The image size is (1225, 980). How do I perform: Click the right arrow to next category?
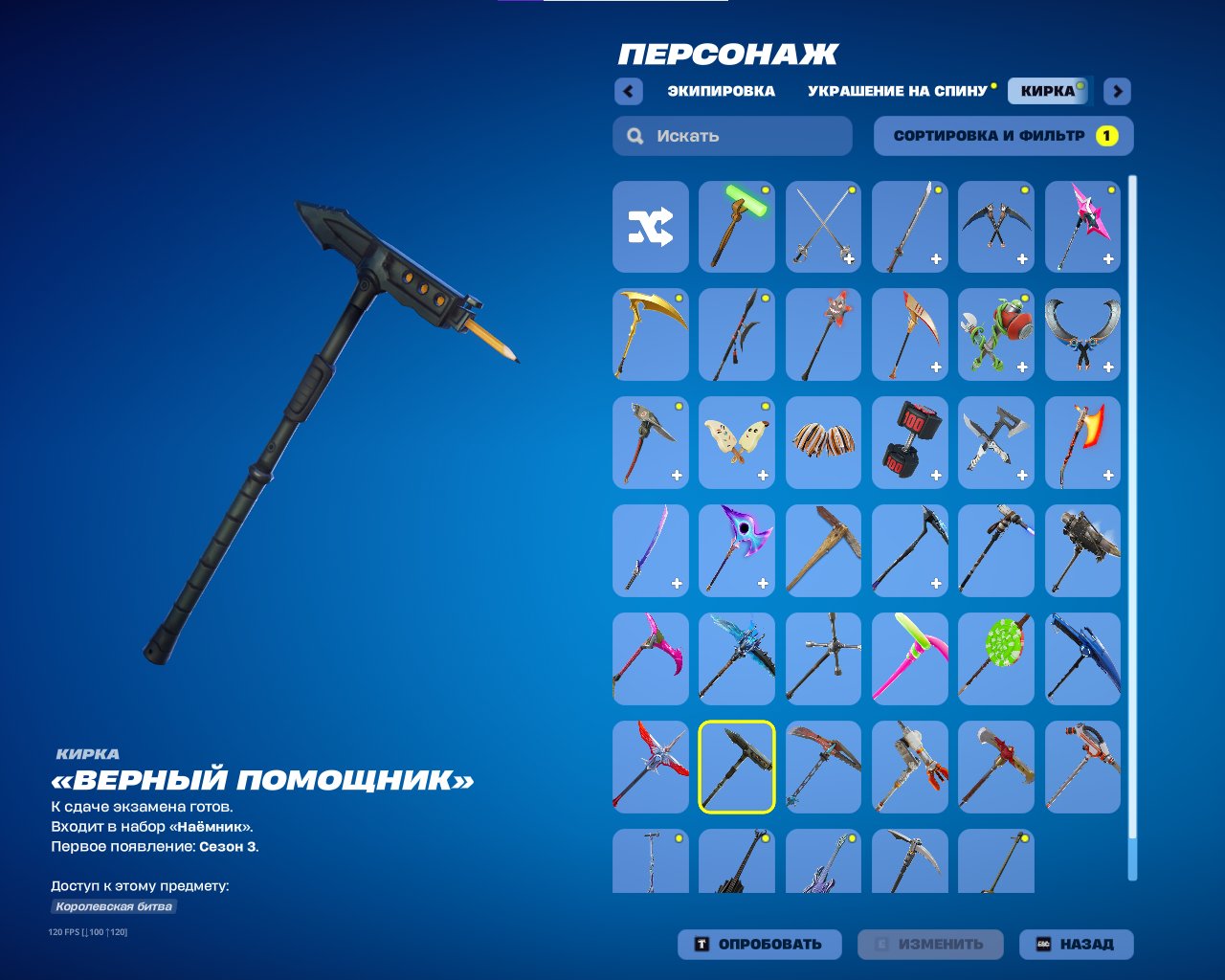(x=1116, y=91)
